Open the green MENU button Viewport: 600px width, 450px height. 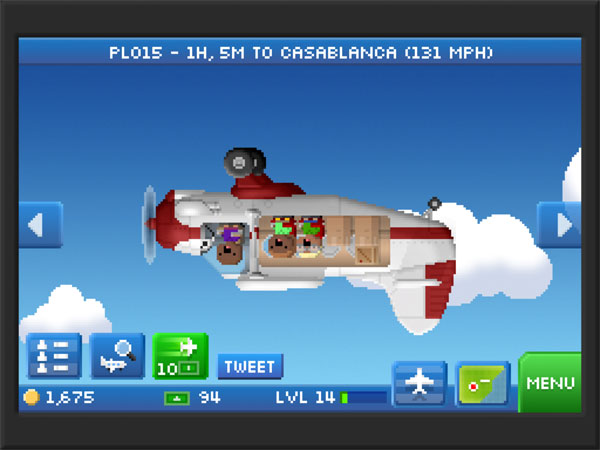point(550,382)
